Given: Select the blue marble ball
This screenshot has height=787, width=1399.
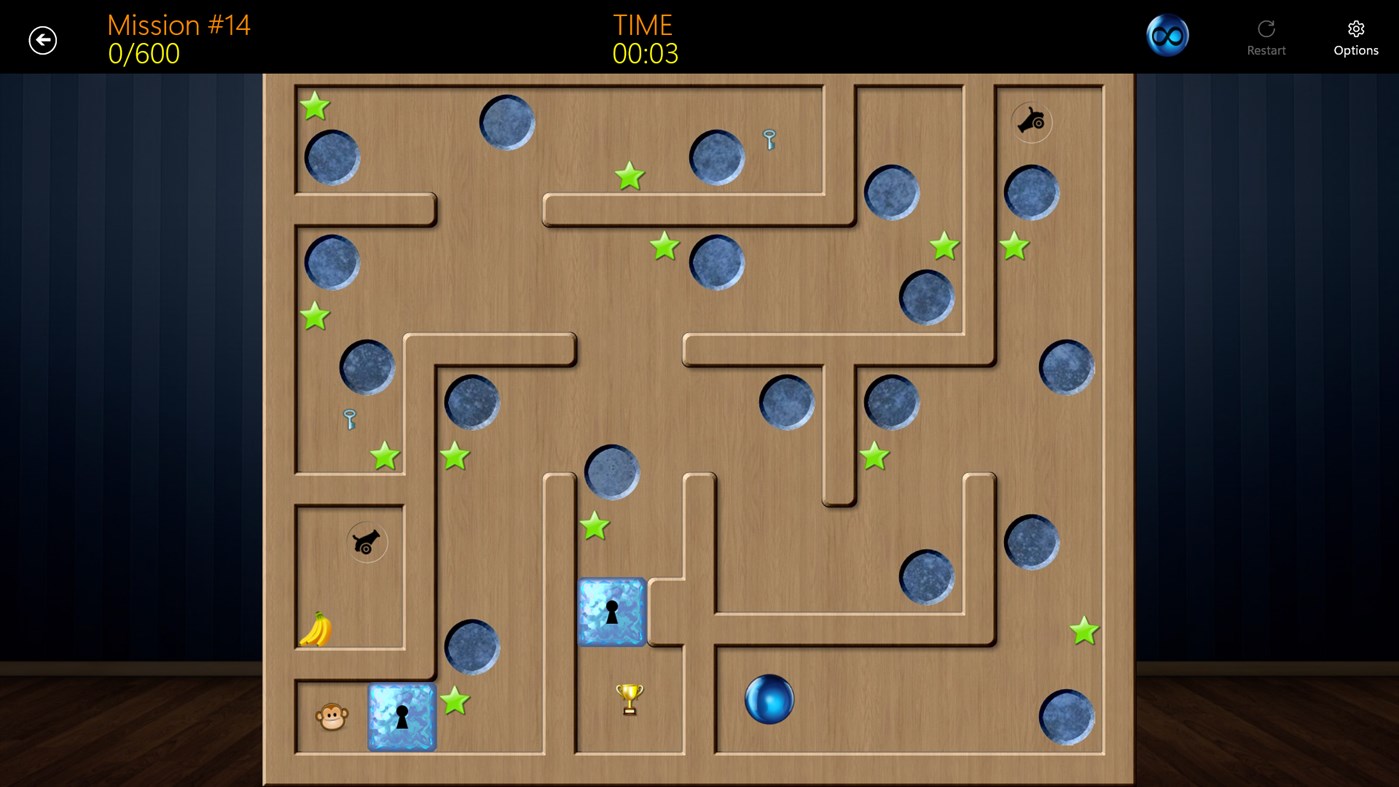Looking at the screenshot, I should 768,700.
